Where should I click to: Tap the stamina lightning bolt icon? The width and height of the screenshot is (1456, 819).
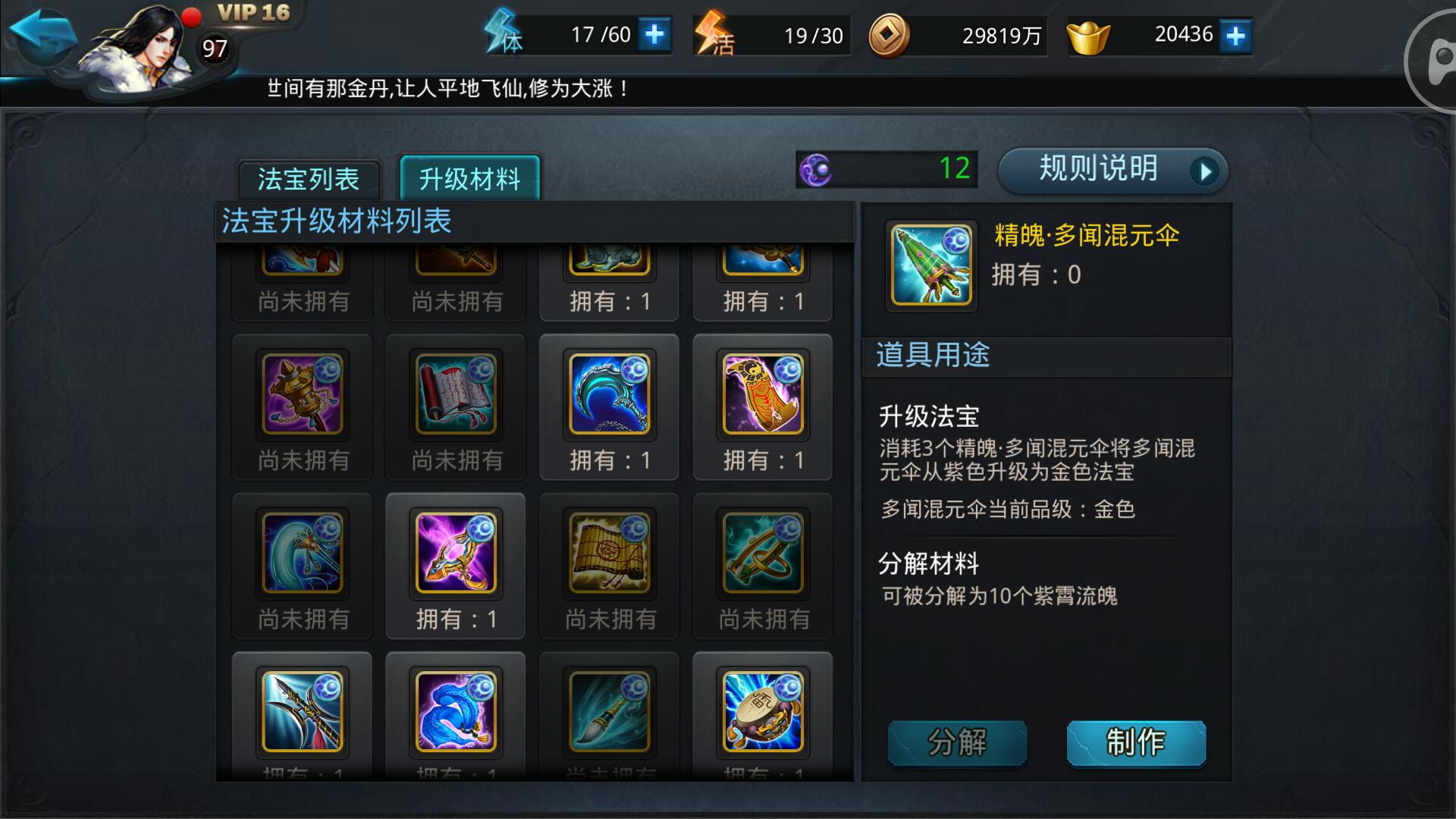(x=502, y=34)
